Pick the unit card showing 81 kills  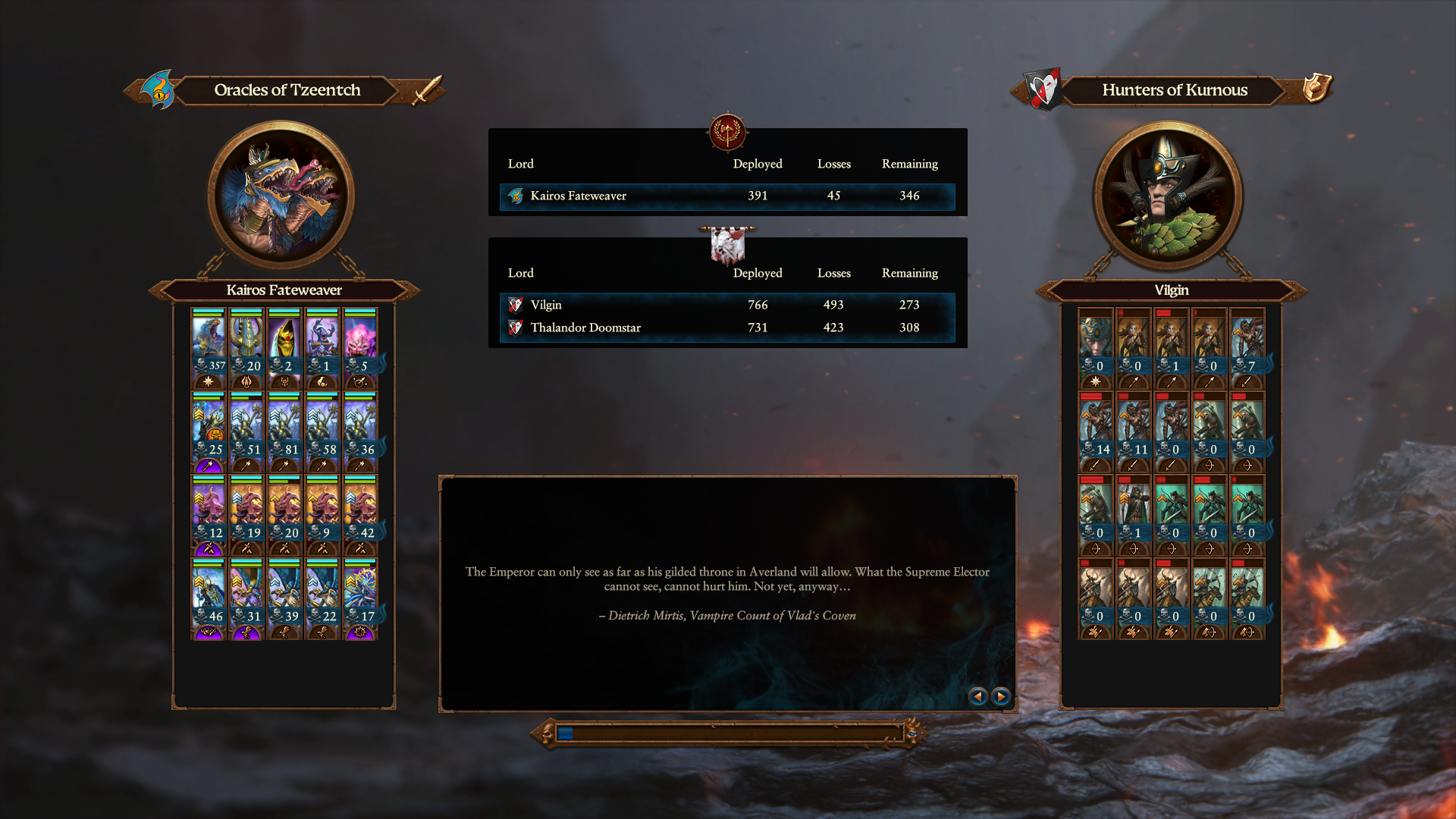click(x=284, y=431)
